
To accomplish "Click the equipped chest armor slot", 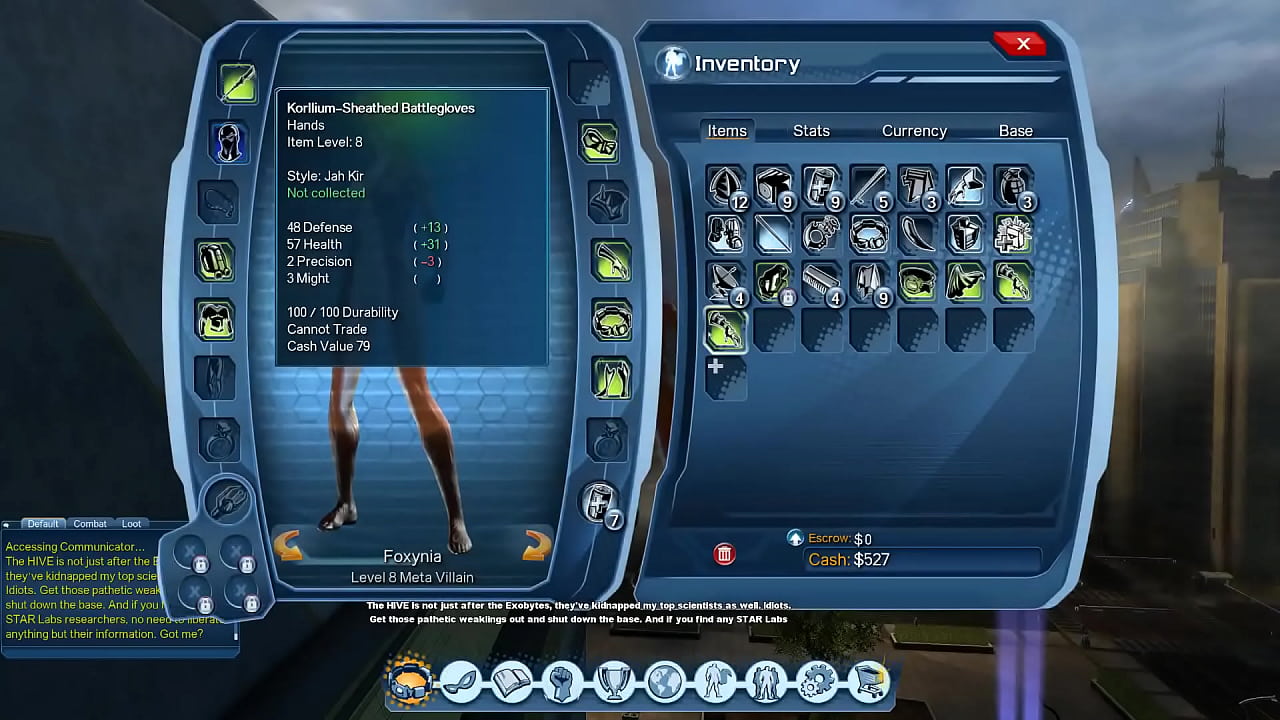I will click(x=216, y=320).
